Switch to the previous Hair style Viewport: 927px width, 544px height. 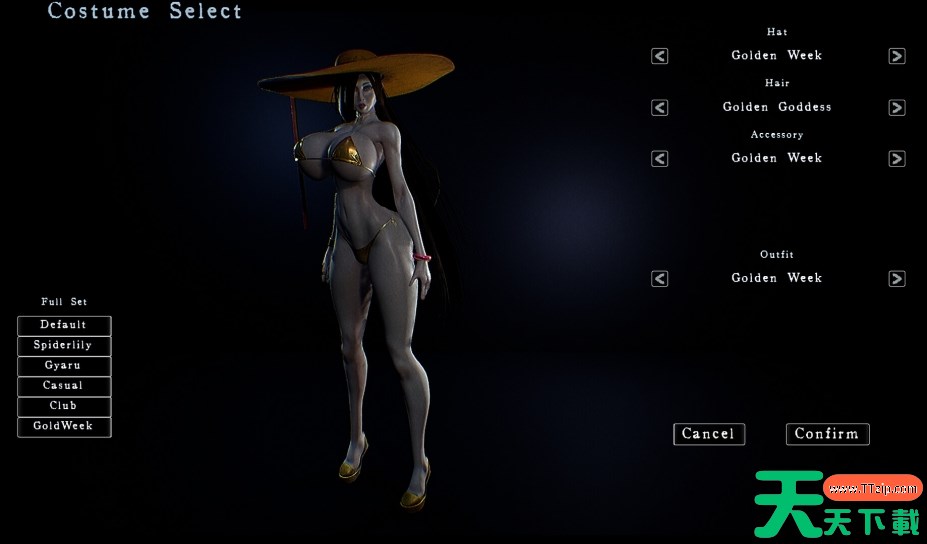click(x=660, y=107)
